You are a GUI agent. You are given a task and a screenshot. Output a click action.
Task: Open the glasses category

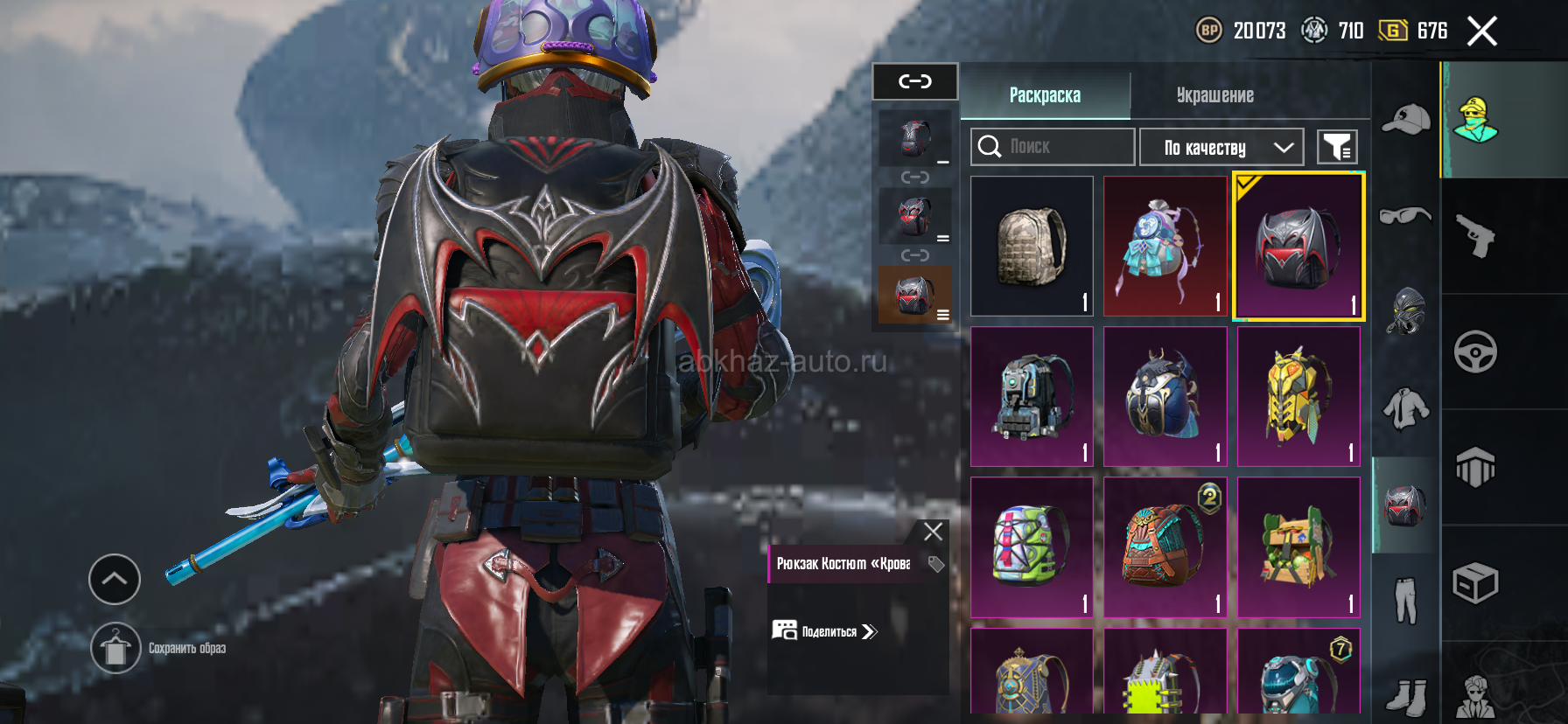(x=1405, y=215)
